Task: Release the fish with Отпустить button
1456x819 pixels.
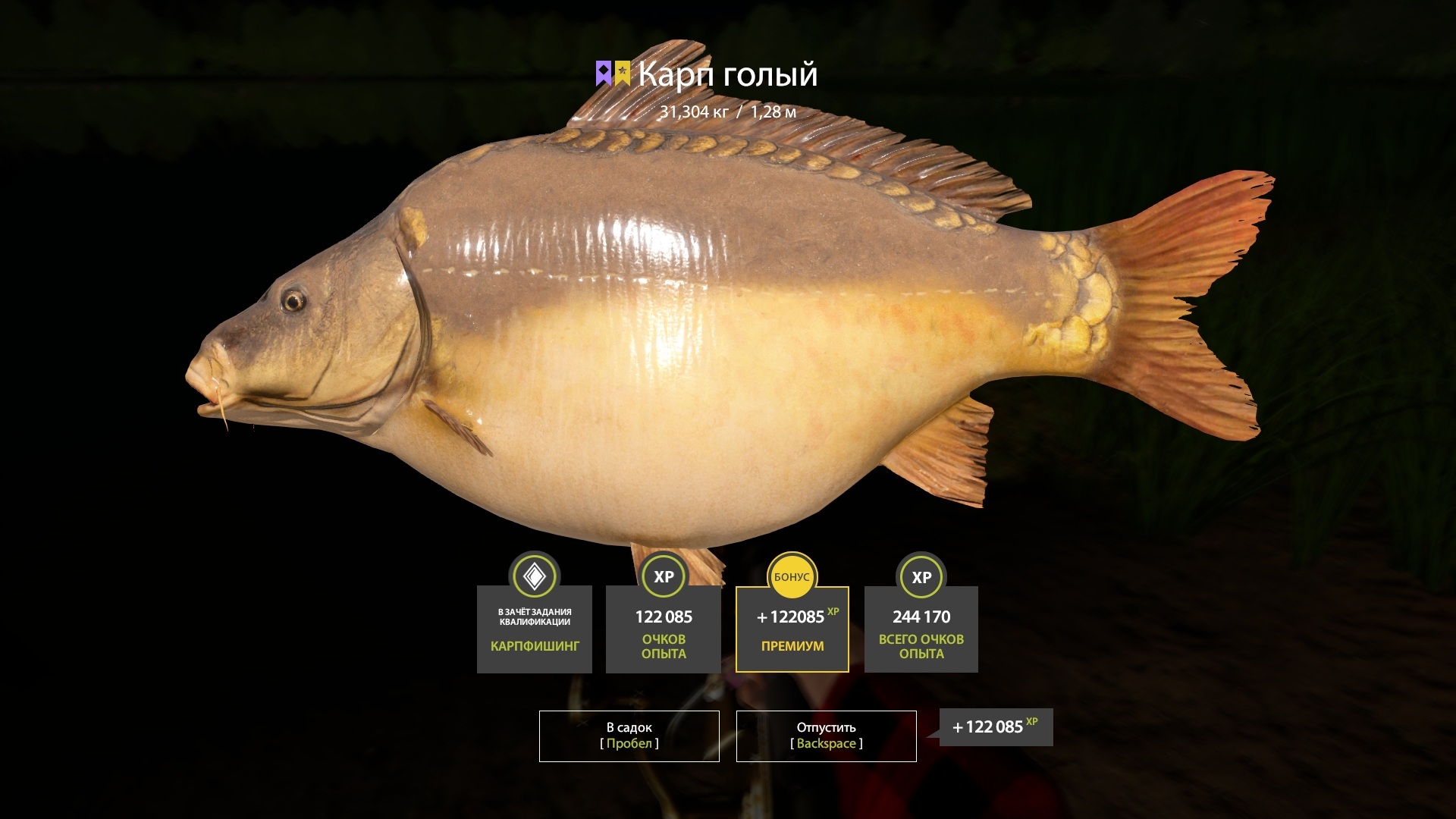Action: [x=826, y=736]
